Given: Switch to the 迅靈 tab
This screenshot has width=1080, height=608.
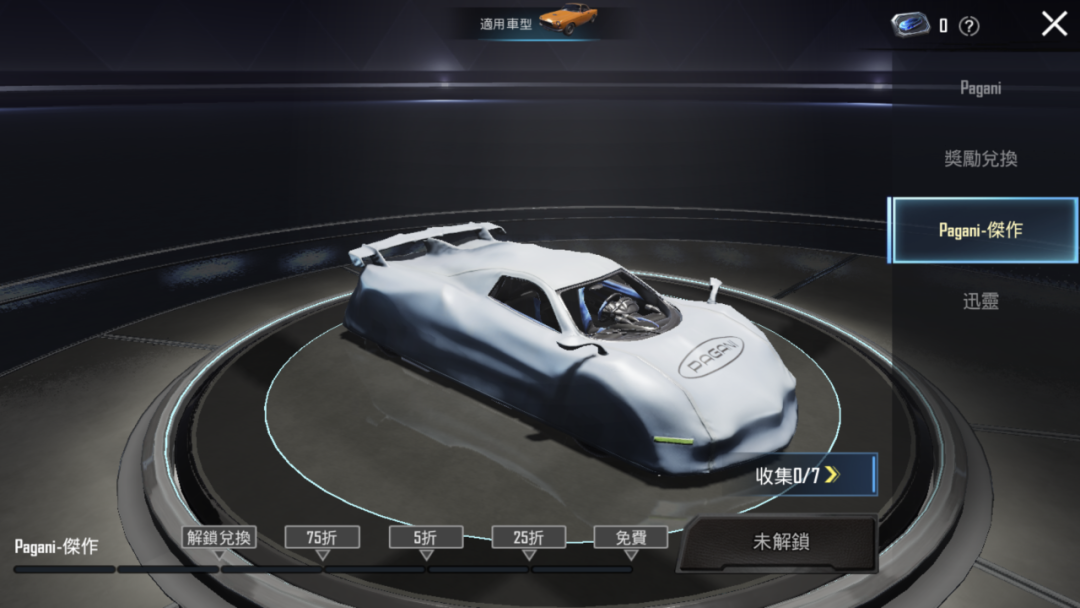Looking at the screenshot, I should [x=980, y=301].
